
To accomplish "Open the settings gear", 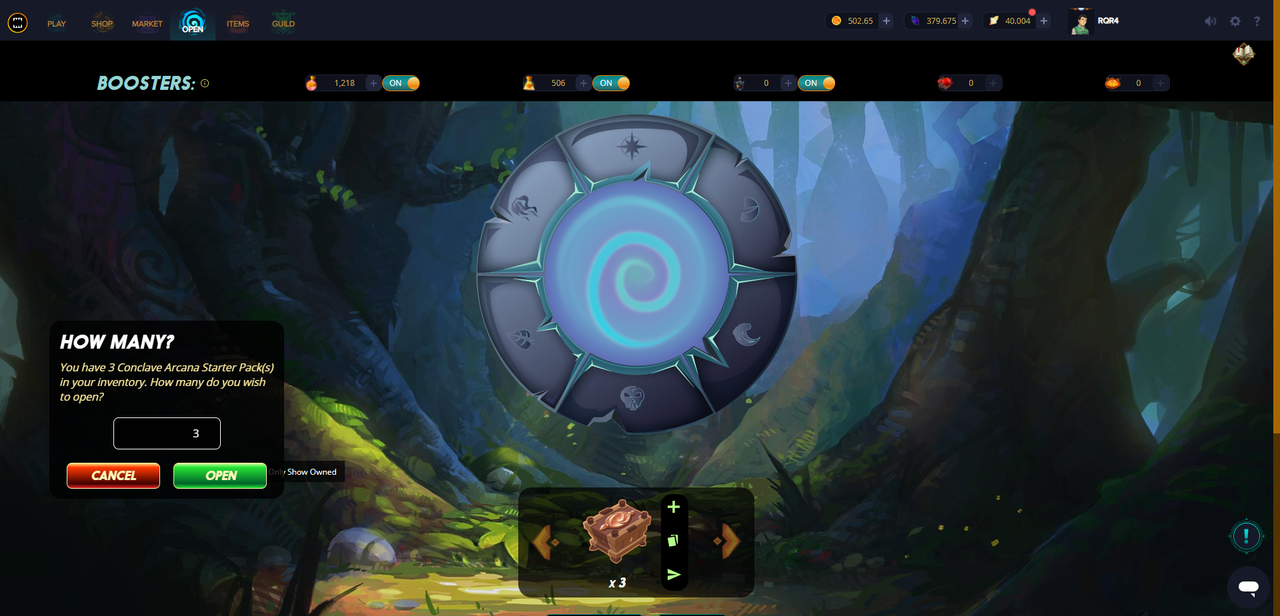I will (1235, 21).
